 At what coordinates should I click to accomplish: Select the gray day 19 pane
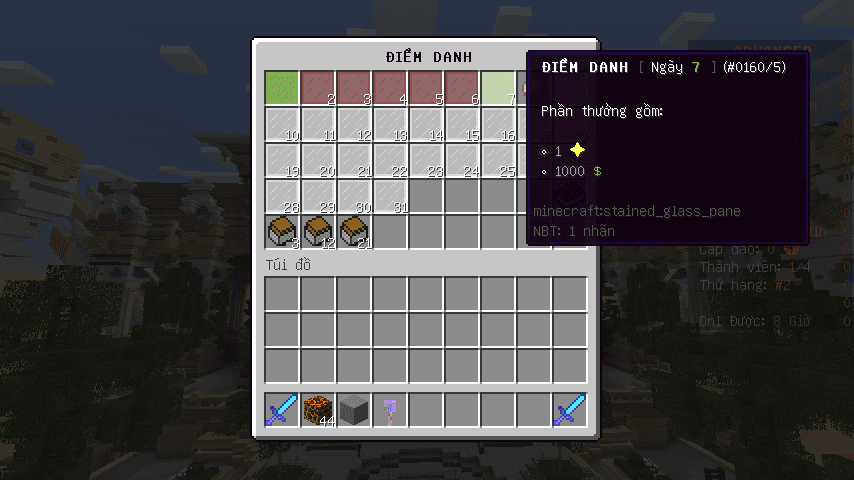click(x=282, y=160)
